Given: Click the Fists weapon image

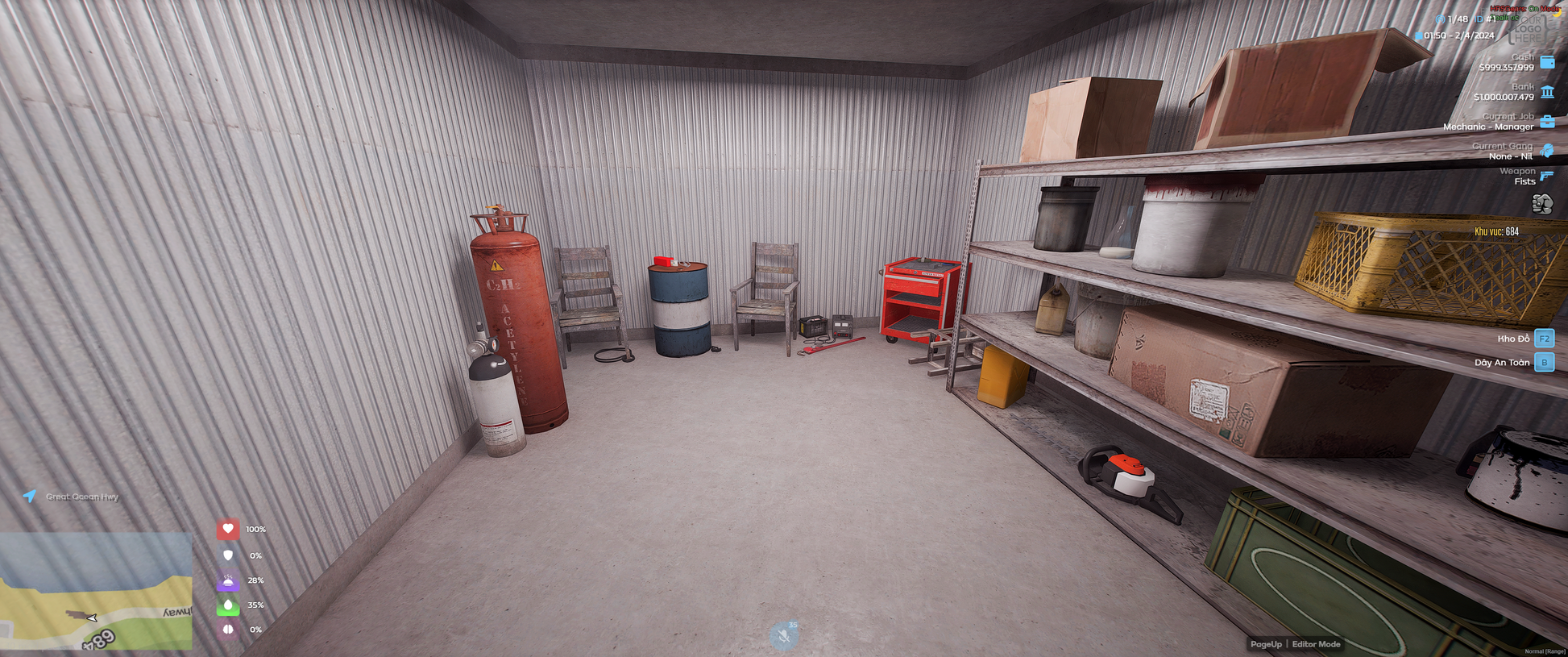Looking at the screenshot, I should pyautogui.click(x=1542, y=204).
